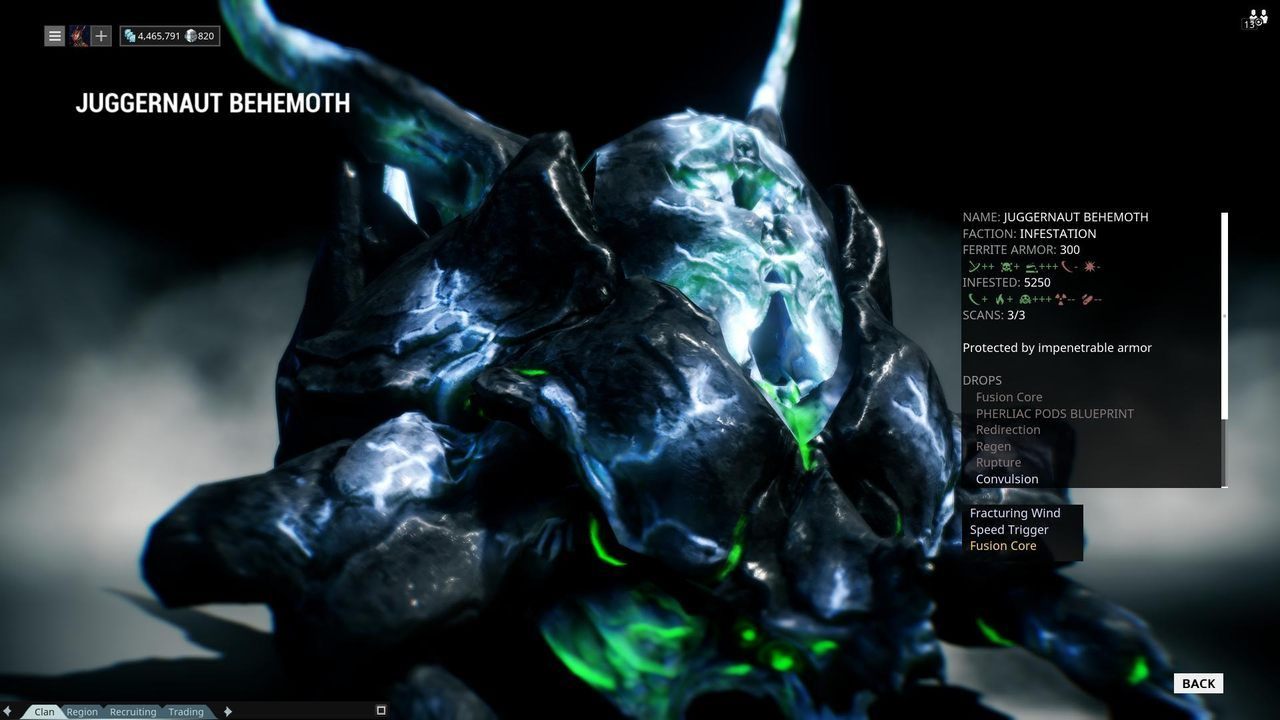The height and width of the screenshot is (720, 1280).
Task: Click the player avatar portrait
Action: coord(77,35)
